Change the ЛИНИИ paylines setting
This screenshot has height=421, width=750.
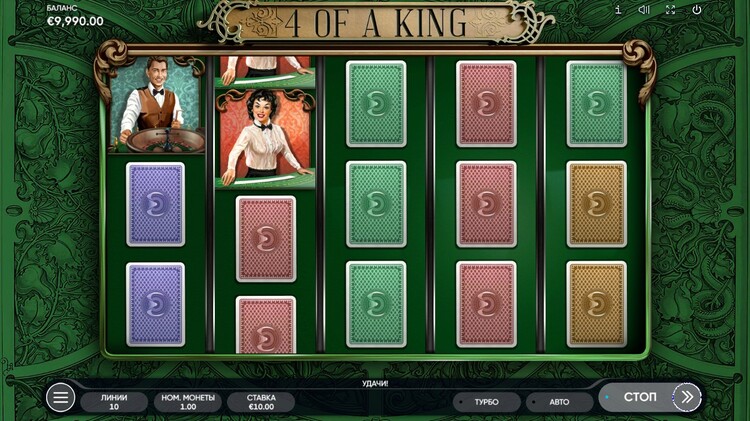[x=114, y=402]
